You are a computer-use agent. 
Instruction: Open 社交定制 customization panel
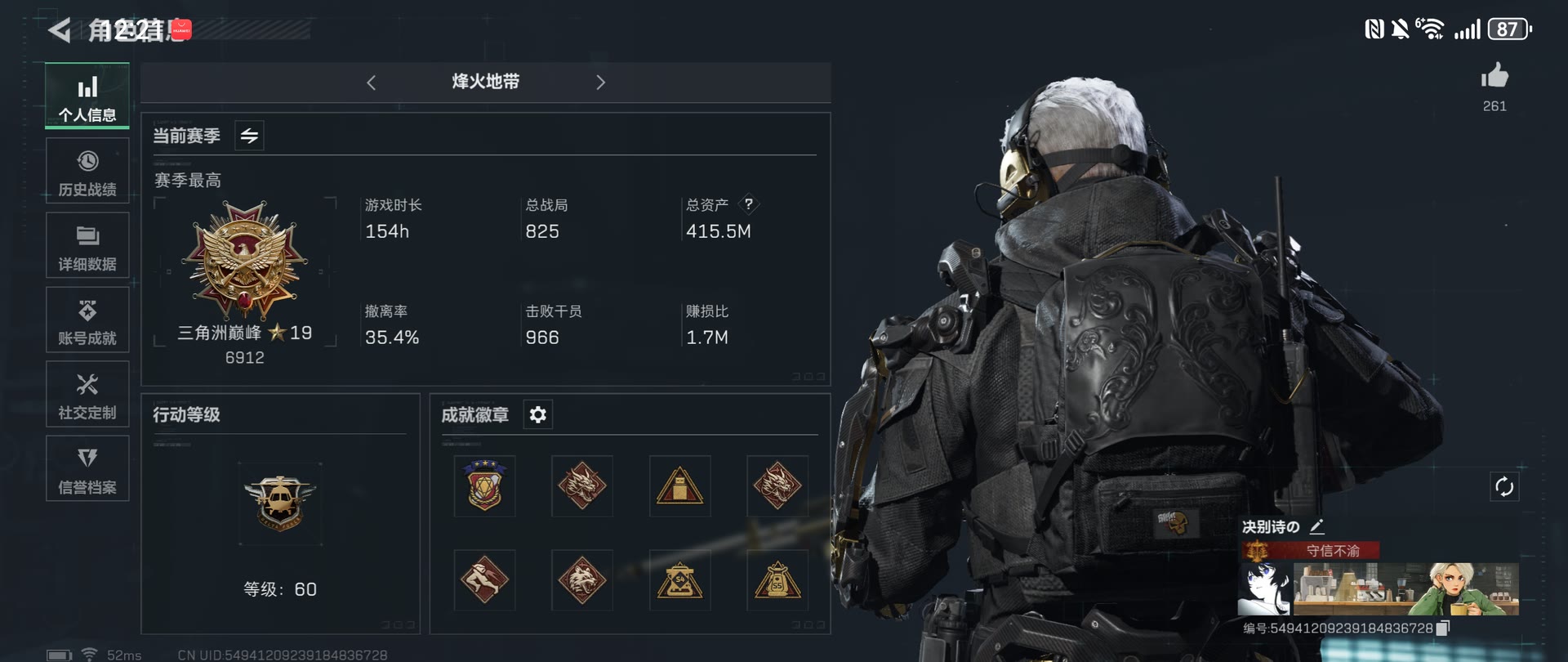click(x=87, y=393)
